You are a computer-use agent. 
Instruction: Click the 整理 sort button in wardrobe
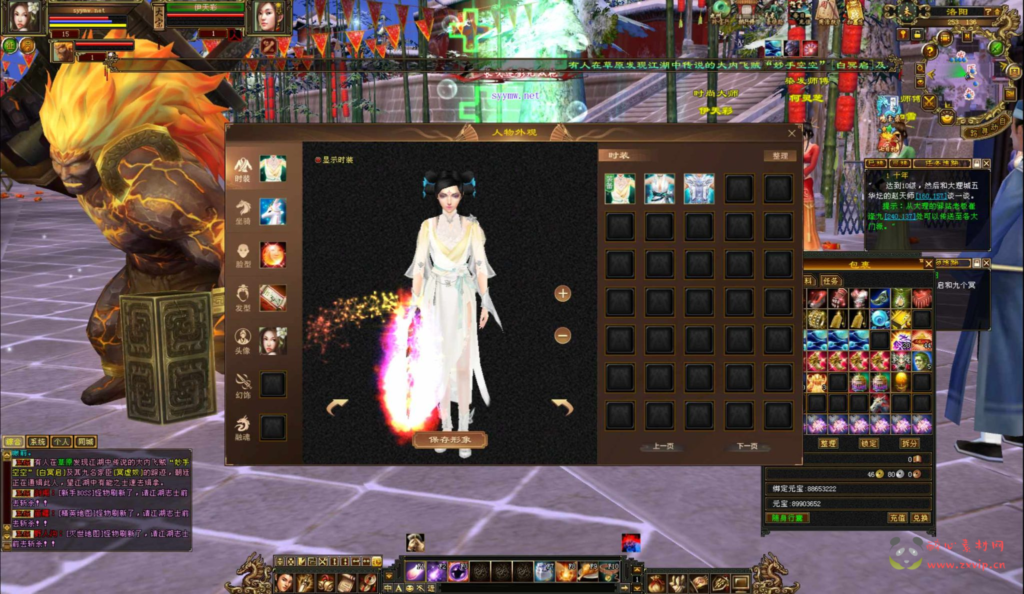[778, 156]
